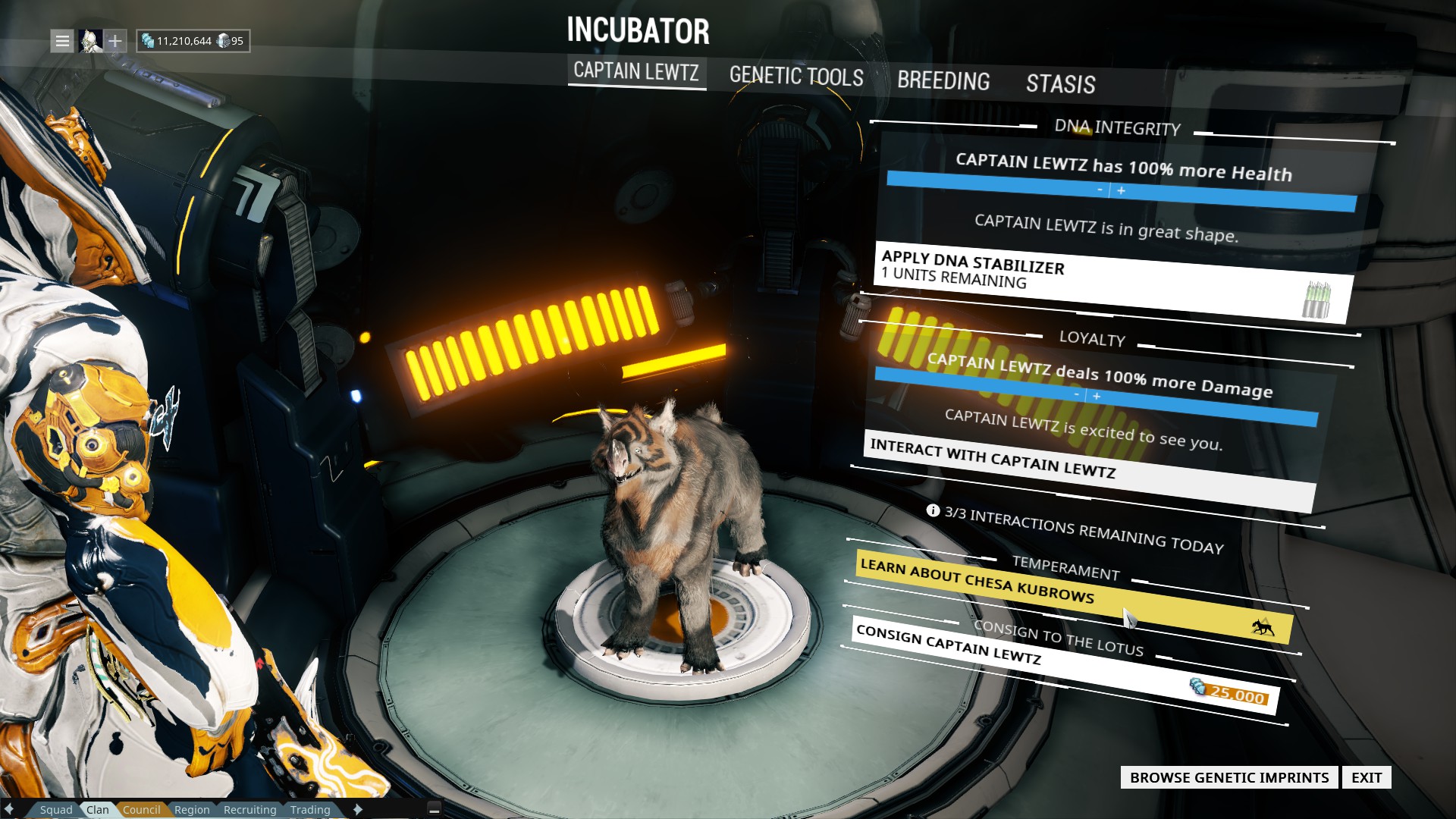Invite a player with the plus button

pyautogui.click(x=115, y=41)
